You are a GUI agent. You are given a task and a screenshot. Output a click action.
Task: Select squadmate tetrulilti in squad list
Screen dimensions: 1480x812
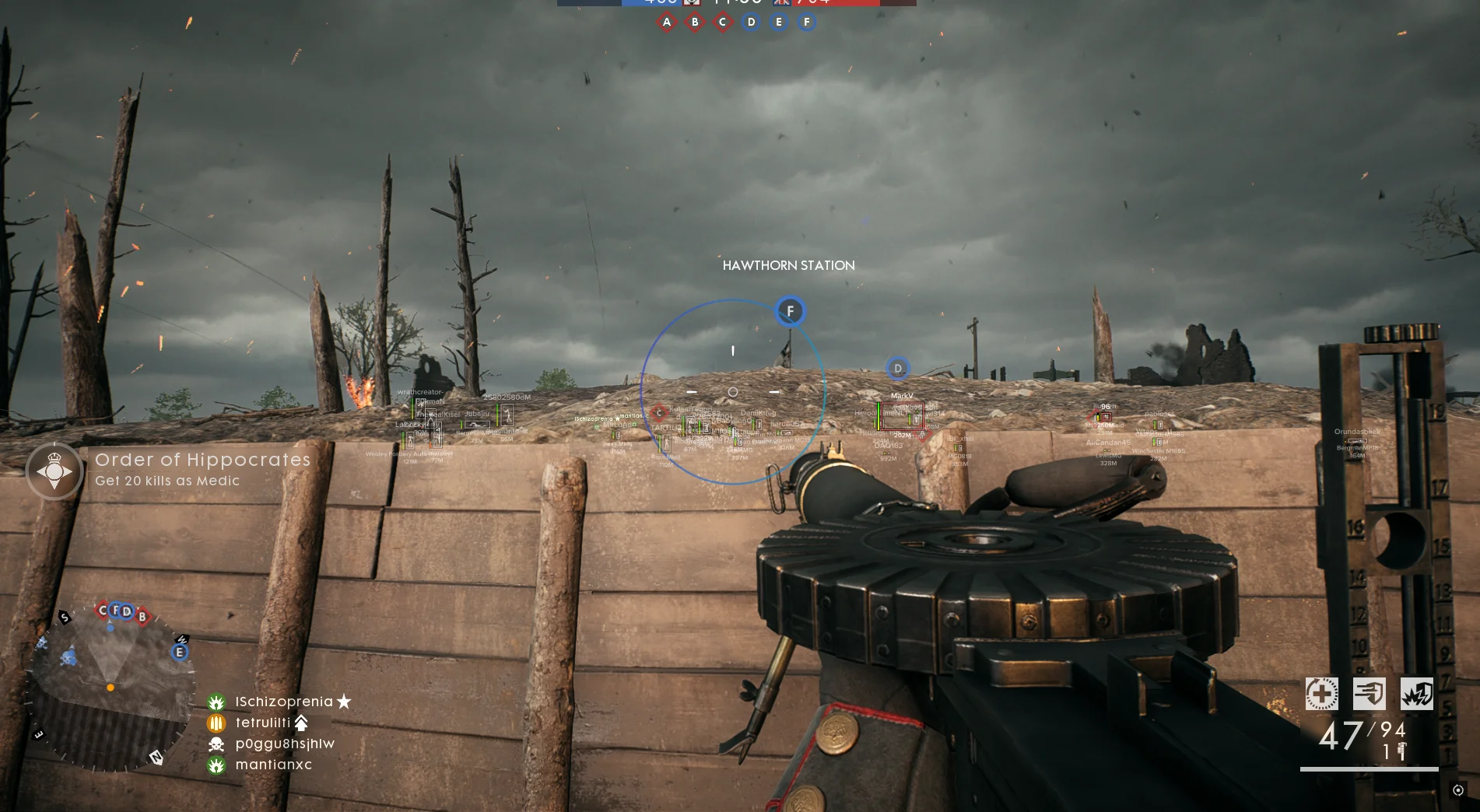(x=263, y=723)
